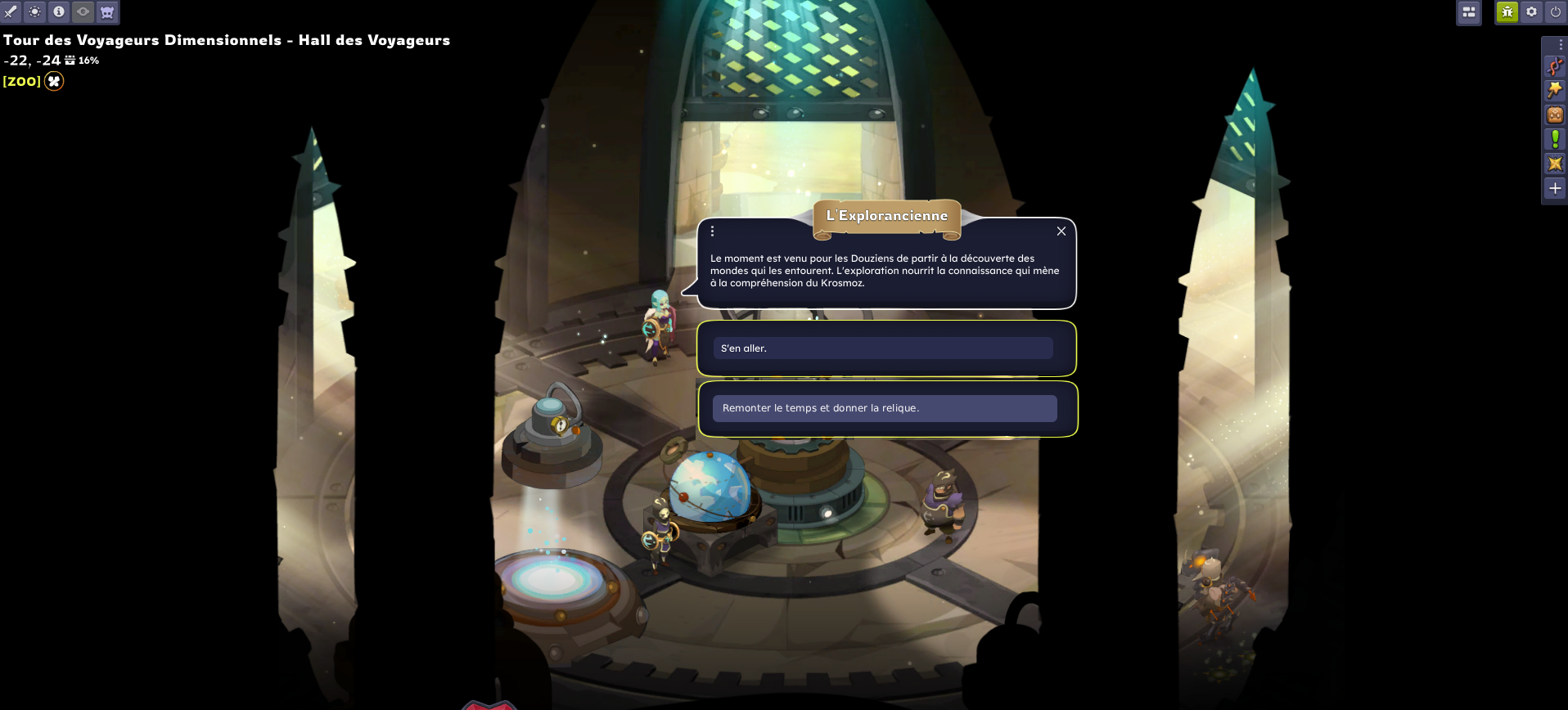Open the info button in the toolbar
Screen dimensions: 1568x710
59,12
